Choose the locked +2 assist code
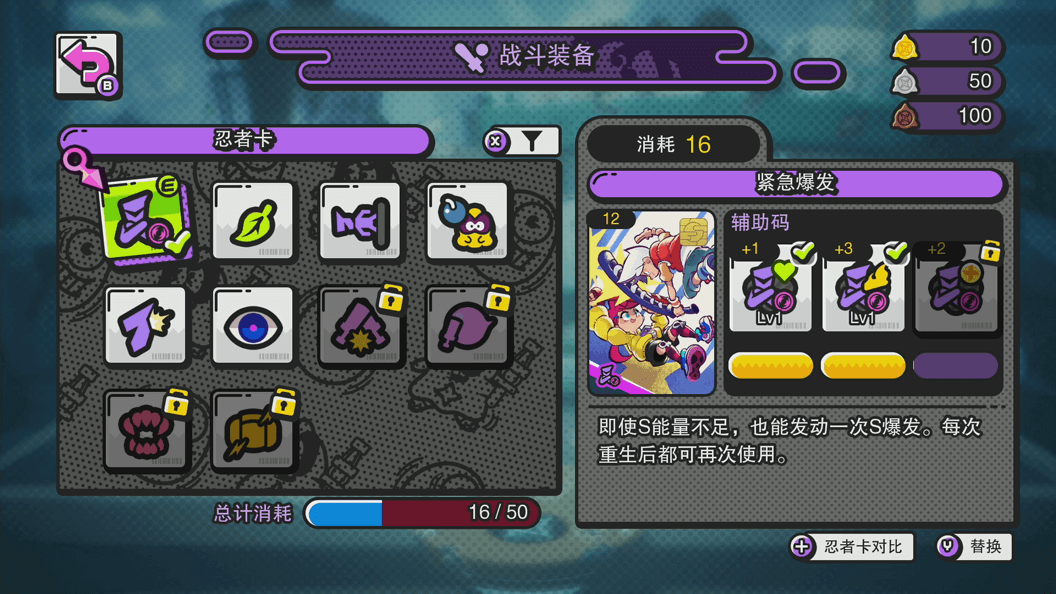The image size is (1056, 594). 955,290
